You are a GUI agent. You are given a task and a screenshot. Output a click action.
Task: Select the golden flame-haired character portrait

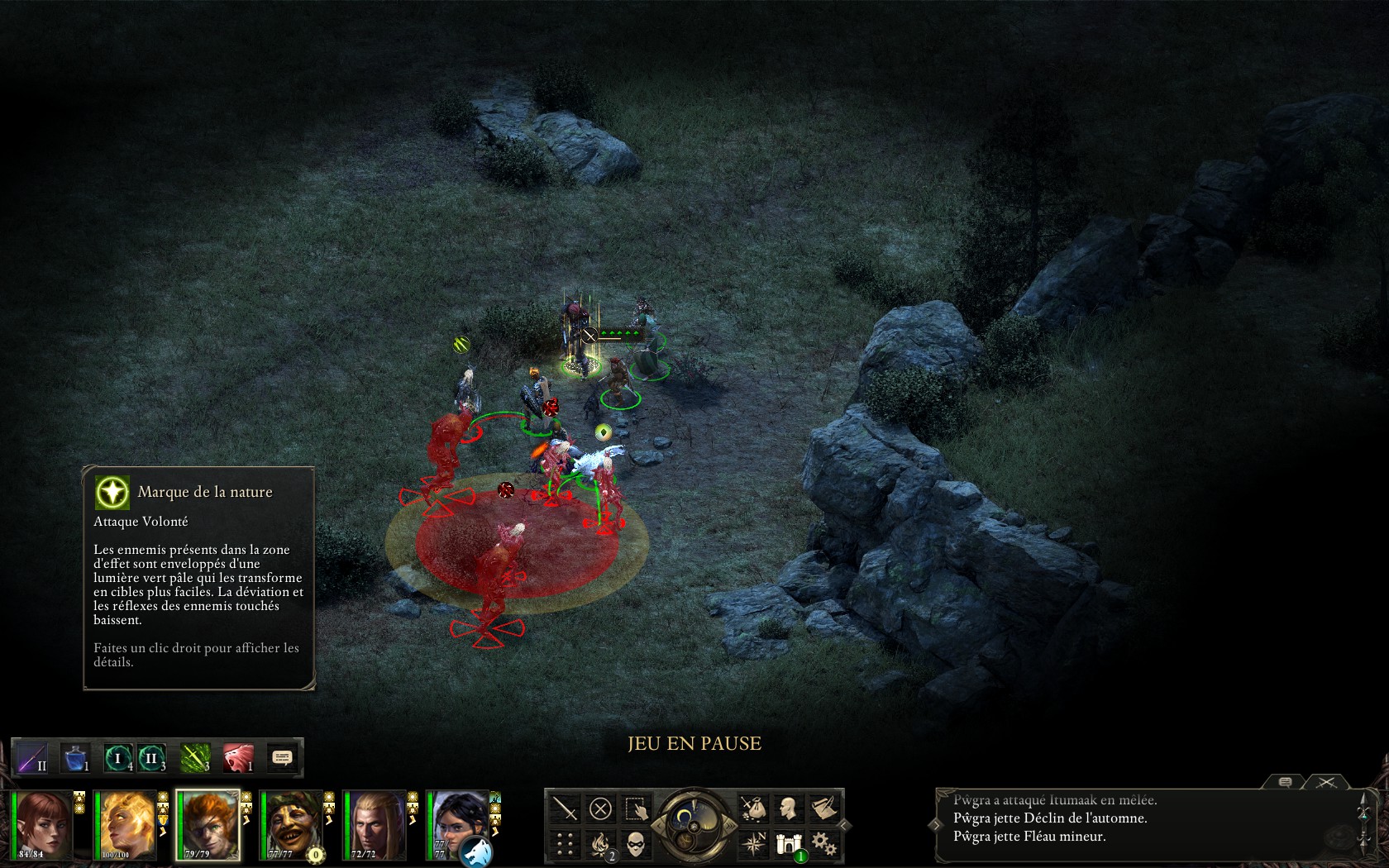126,824
